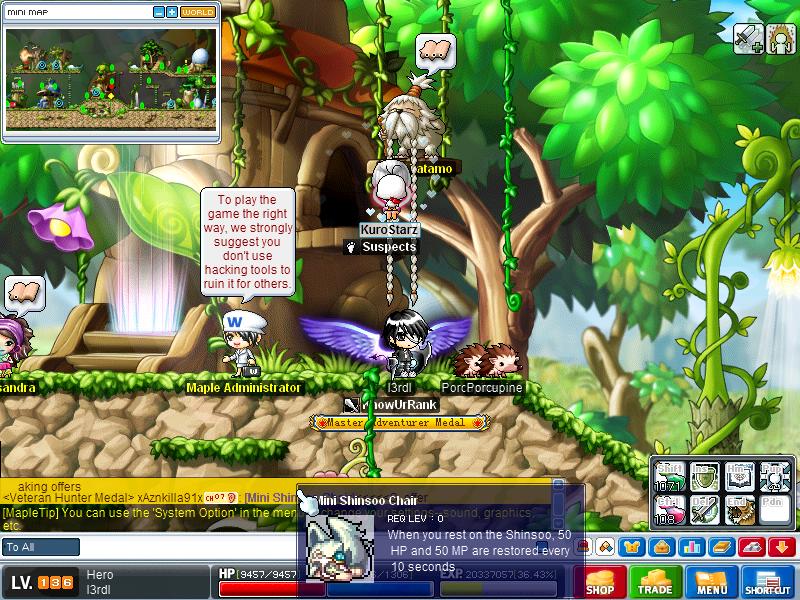800x600 pixels.
Task: Open the stats bar-chart icon button
Action: (690, 547)
